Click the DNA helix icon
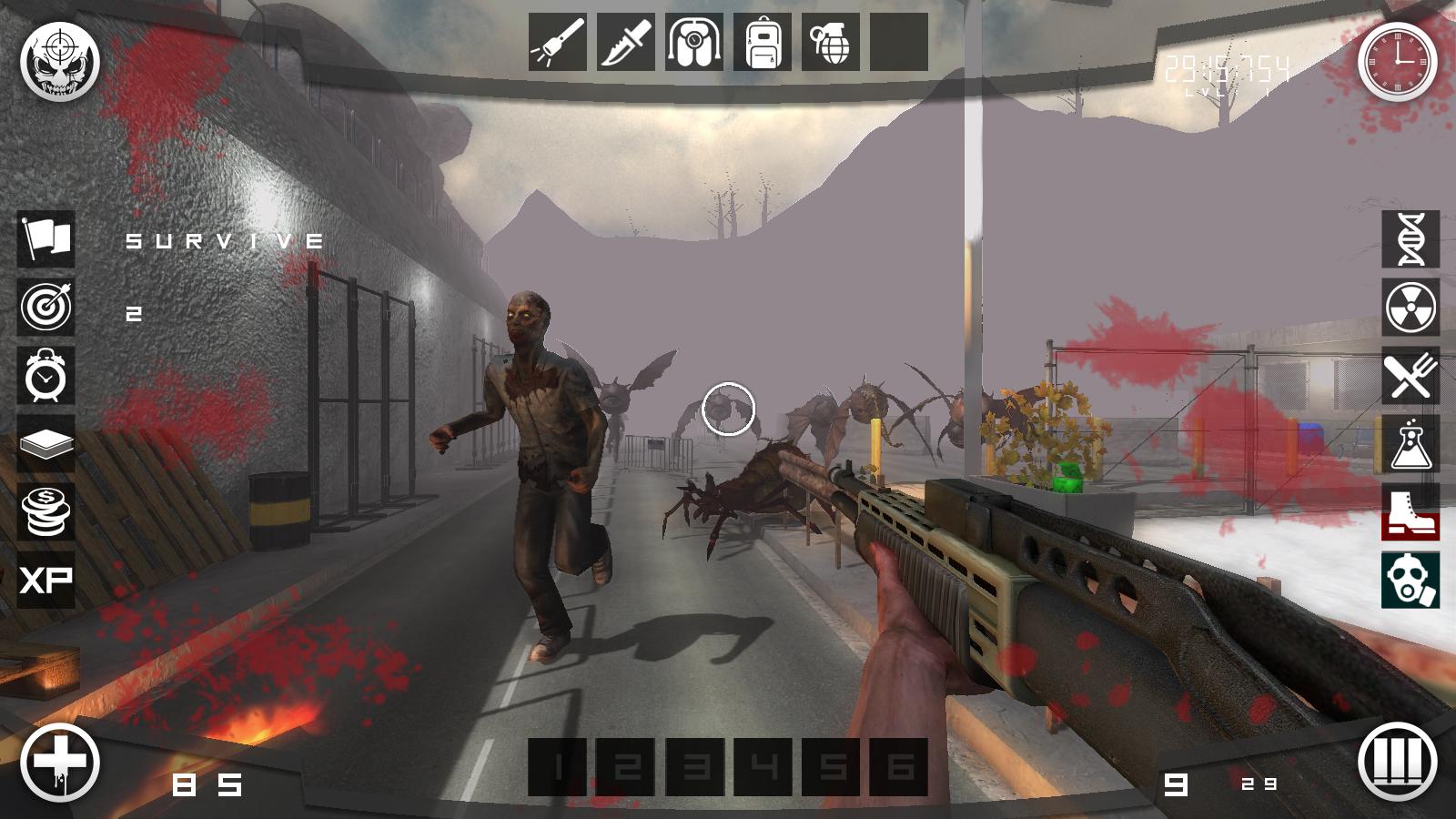 (x=1410, y=238)
